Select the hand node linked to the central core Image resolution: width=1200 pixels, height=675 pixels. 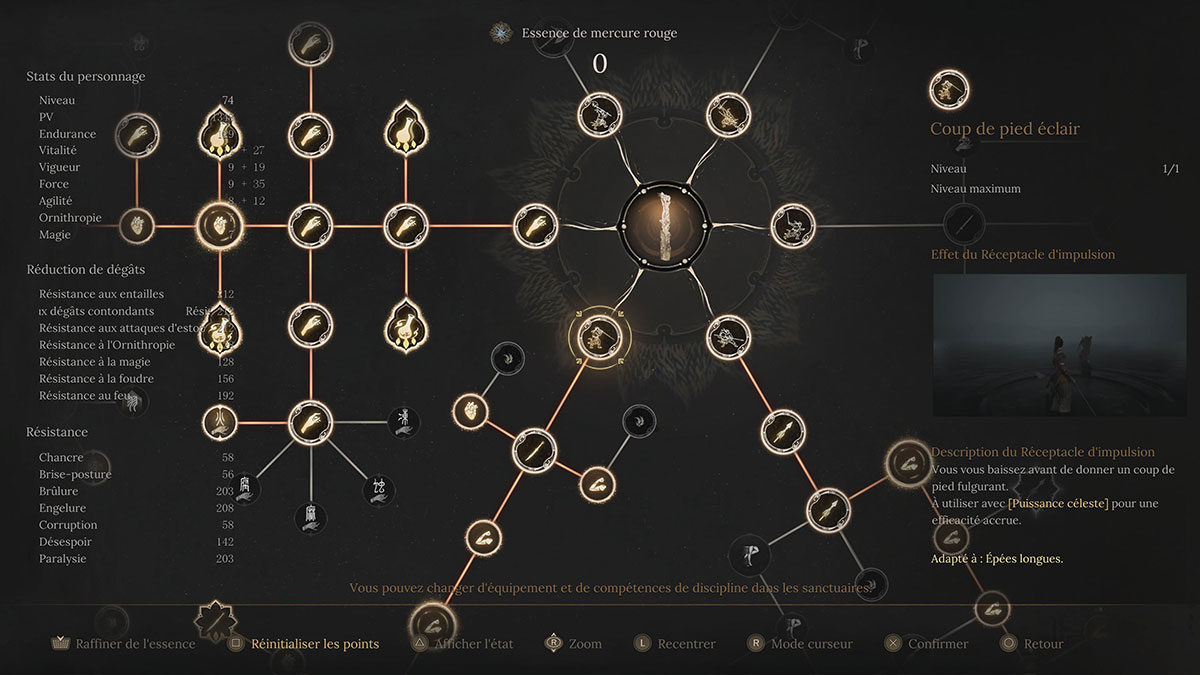537,226
